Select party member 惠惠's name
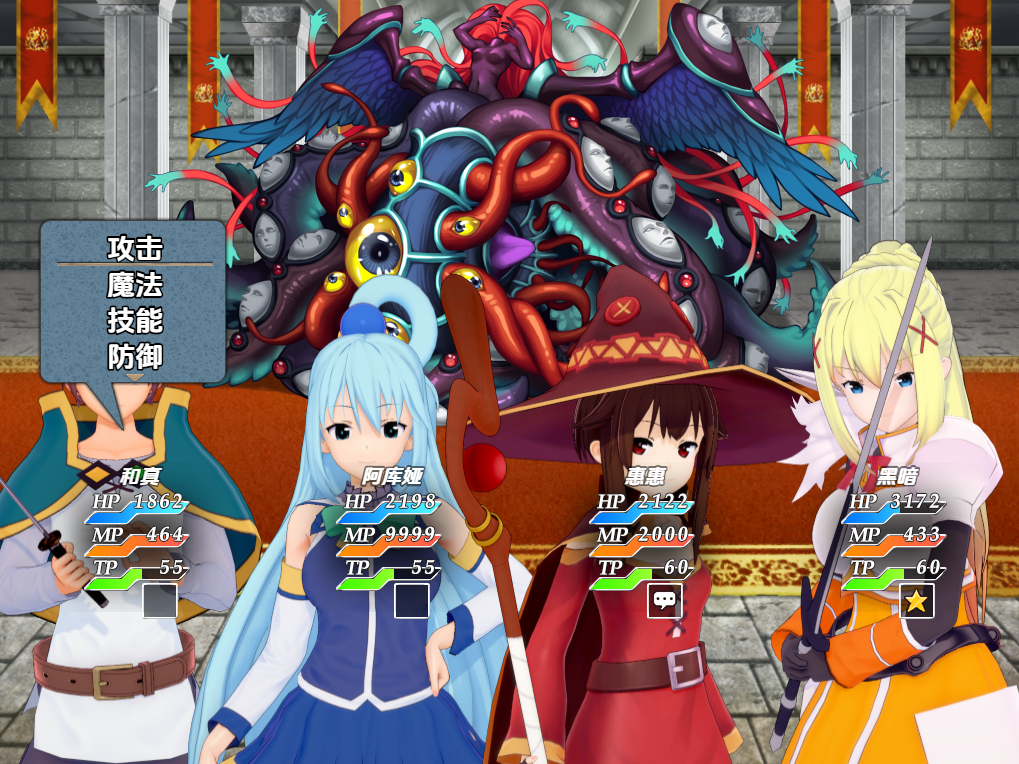The height and width of the screenshot is (764, 1019). pos(644,477)
